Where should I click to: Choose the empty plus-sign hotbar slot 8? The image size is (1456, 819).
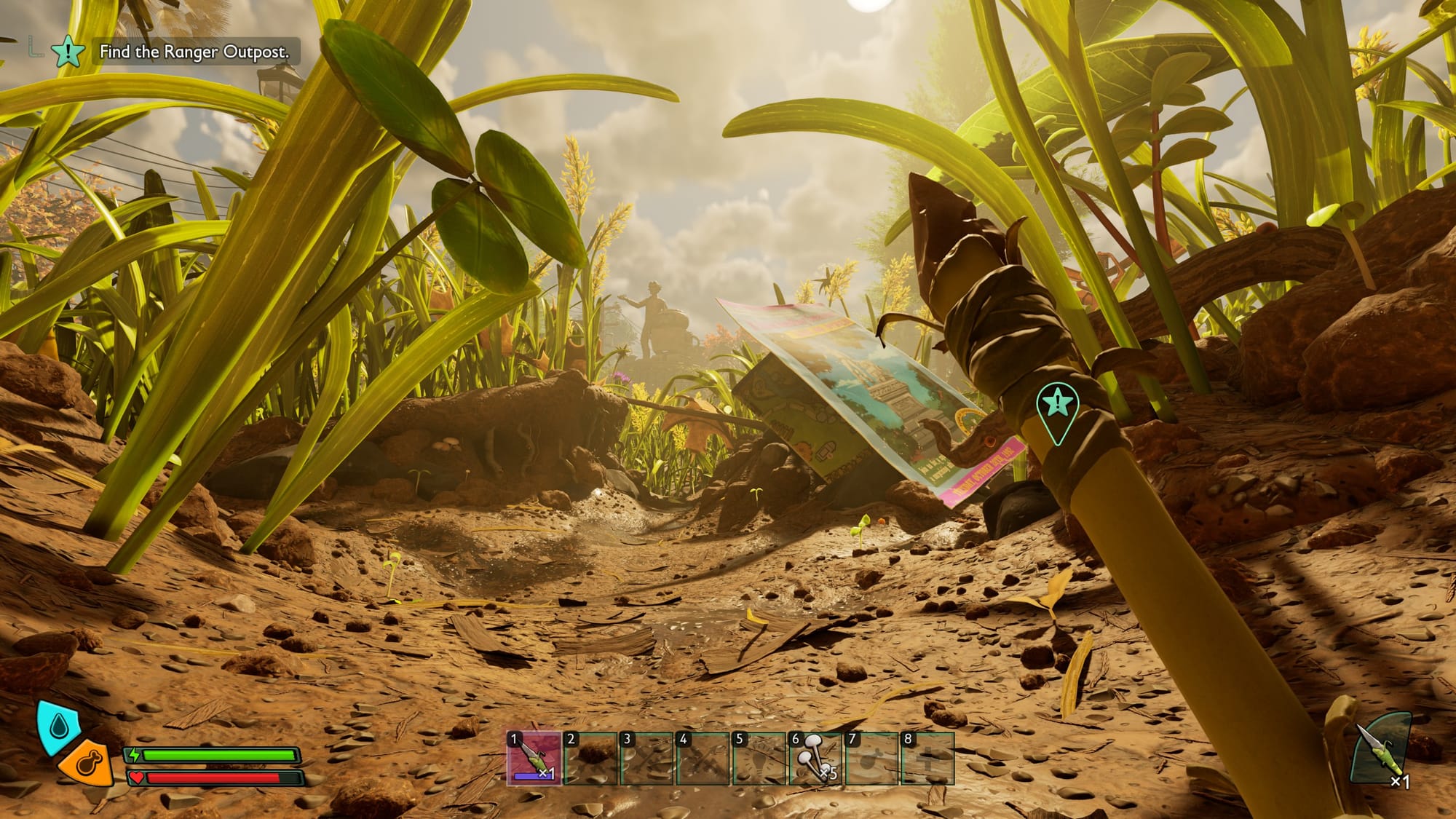927,759
